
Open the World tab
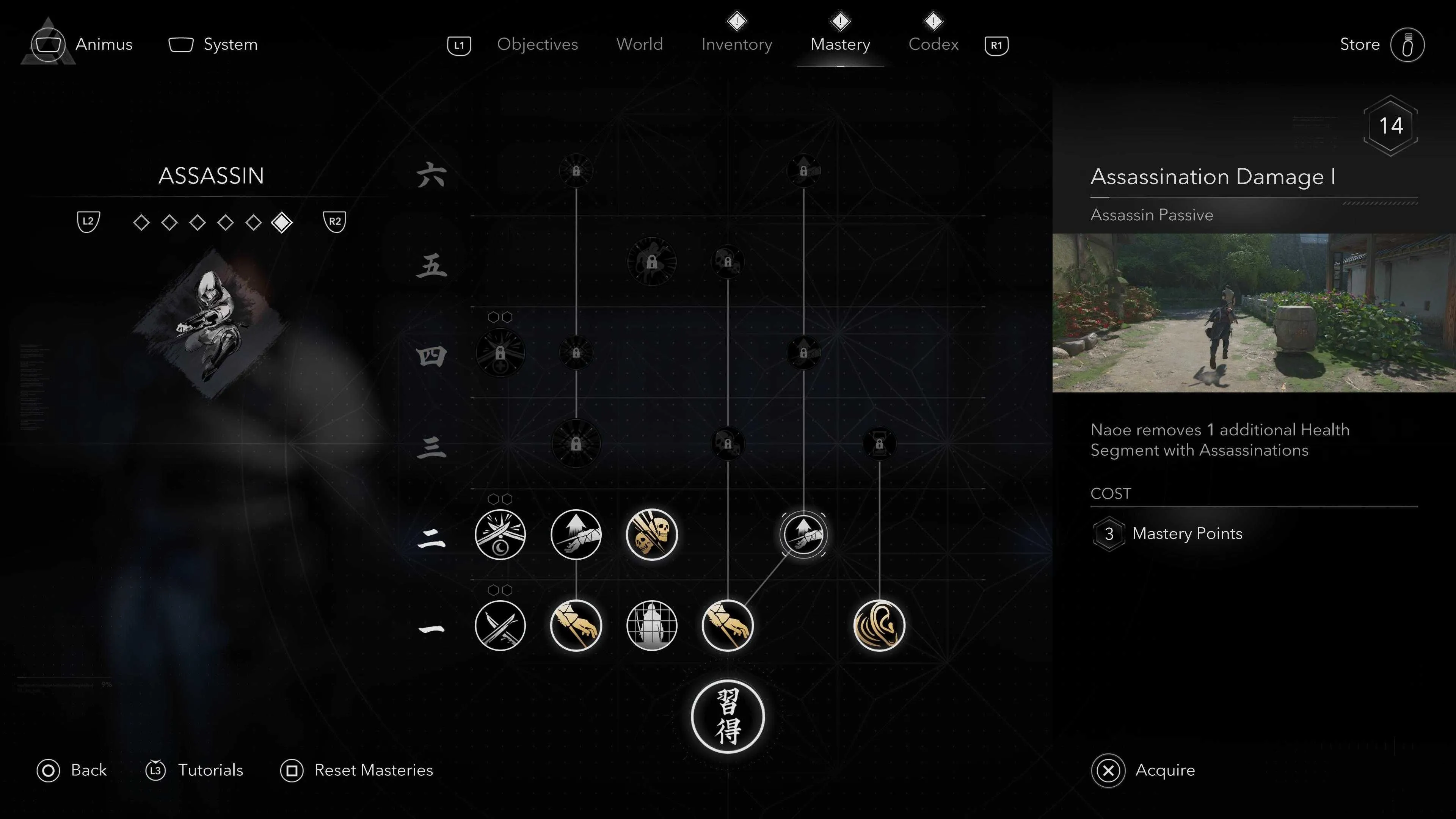pos(639,44)
